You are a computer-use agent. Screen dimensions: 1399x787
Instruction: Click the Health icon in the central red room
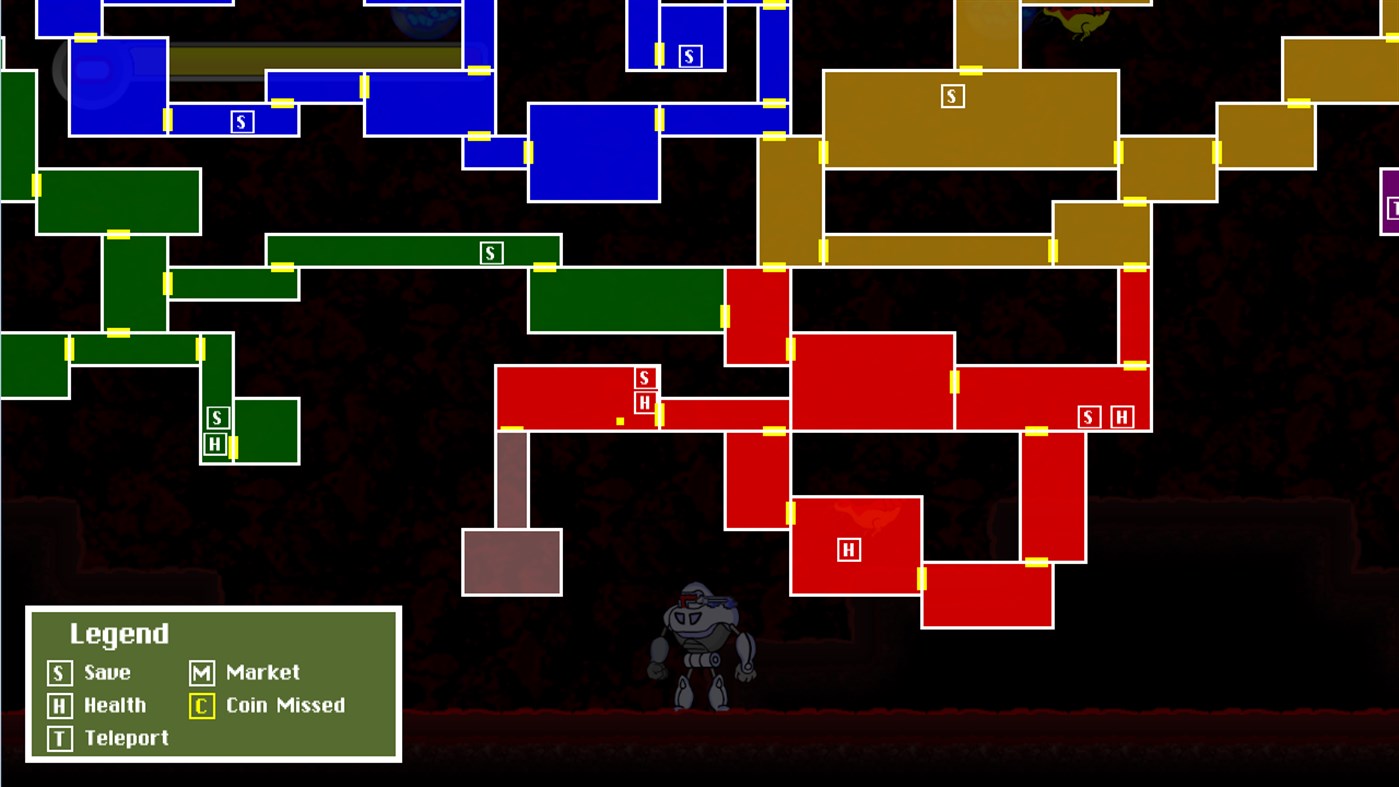pyautogui.click(x=644, y=401)
